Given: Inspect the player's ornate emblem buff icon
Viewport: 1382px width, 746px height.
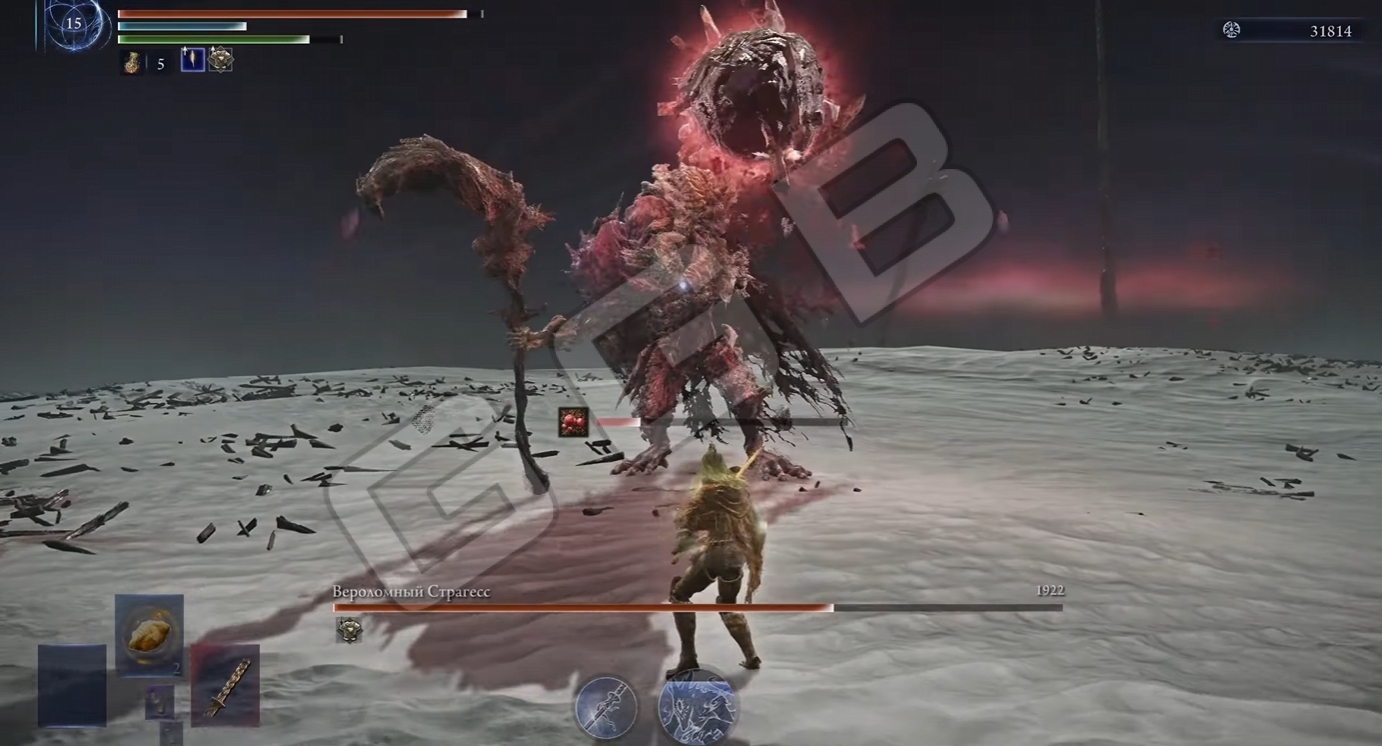Looking at the screenshot, I should (221, 60).
